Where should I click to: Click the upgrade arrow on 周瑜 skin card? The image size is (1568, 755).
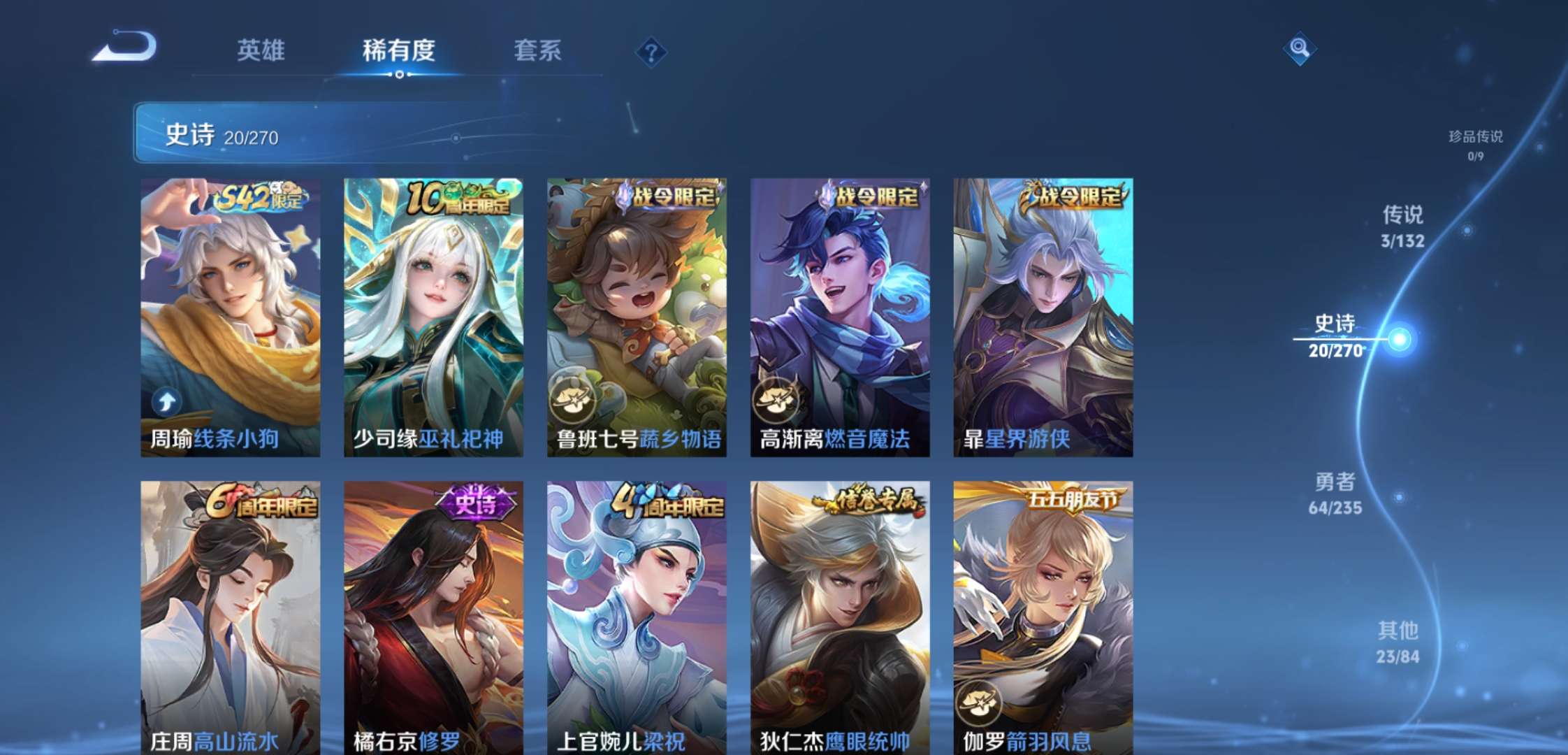(166, 401)
